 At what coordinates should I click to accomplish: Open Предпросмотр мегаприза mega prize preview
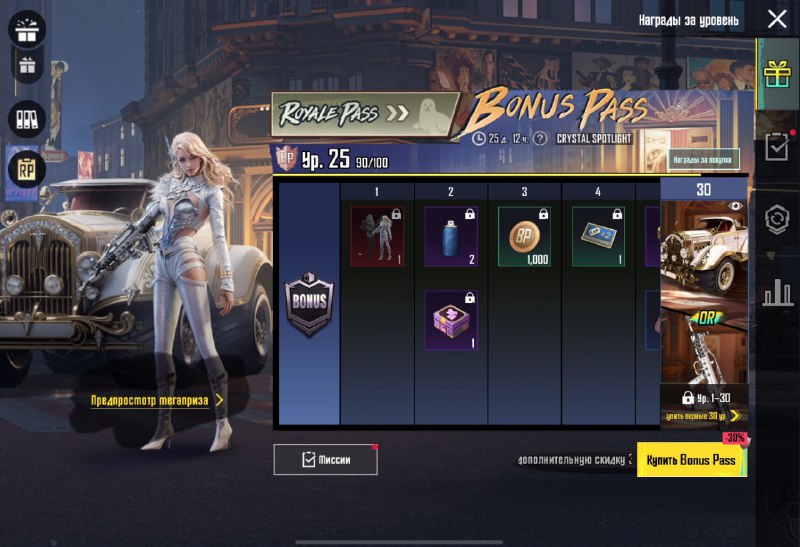(x=157, y=400)
